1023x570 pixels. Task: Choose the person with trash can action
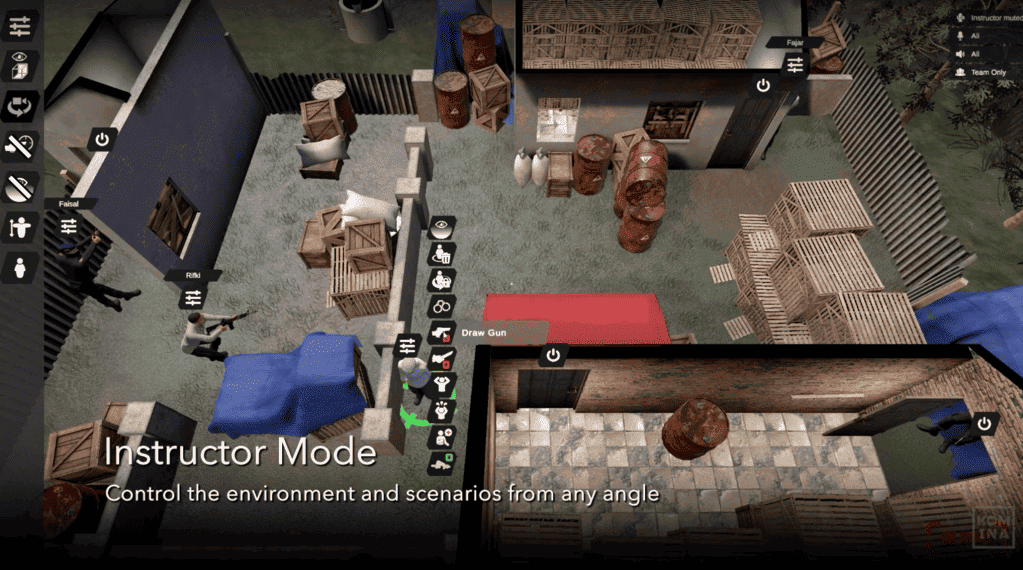coord(442,254)
